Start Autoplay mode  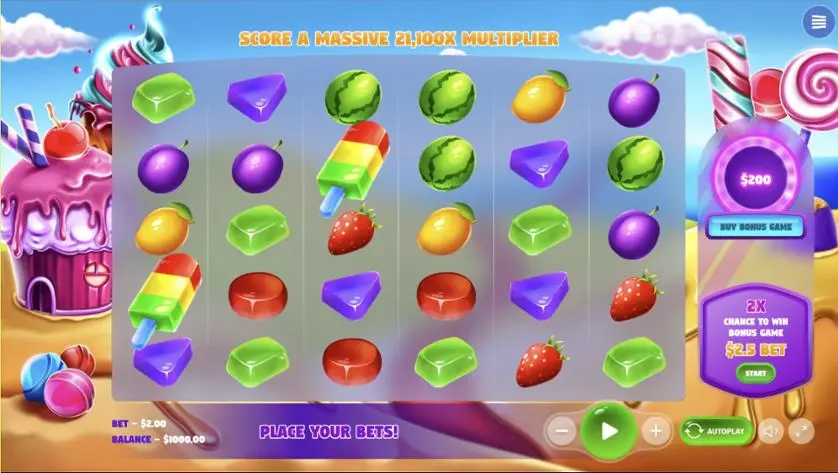tap(716, 431)
